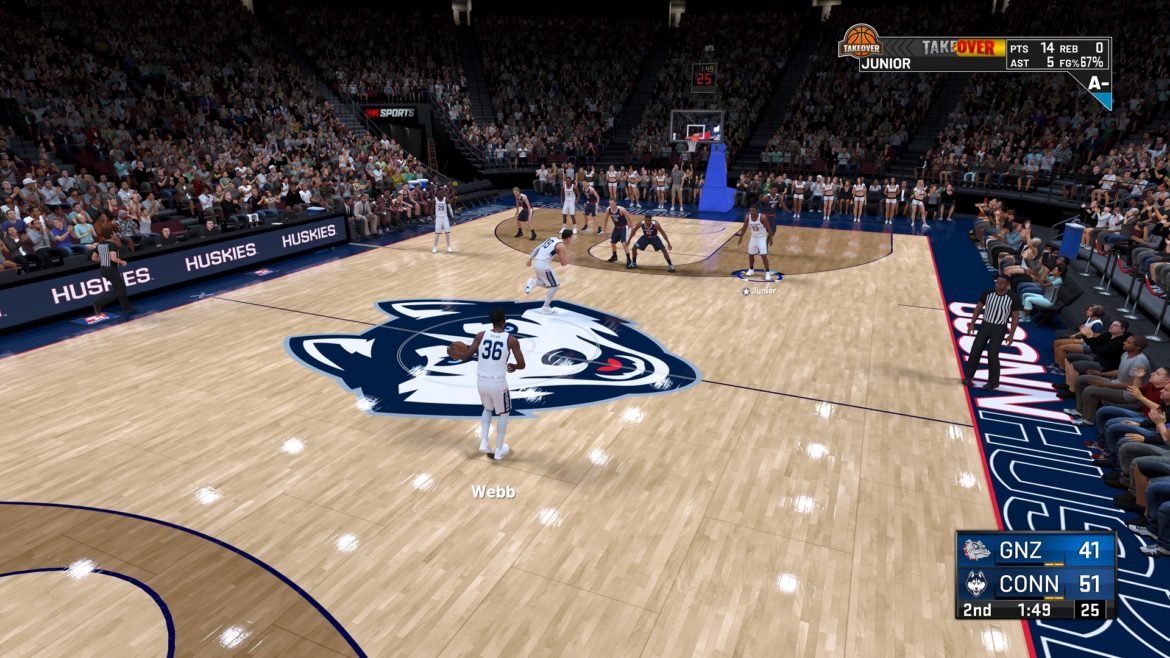Click the Gonzaga bulldog logo on scoreboard
The width and height of the screenshot is (1170, 658).
pyautogui.click(x=976, y=549)
